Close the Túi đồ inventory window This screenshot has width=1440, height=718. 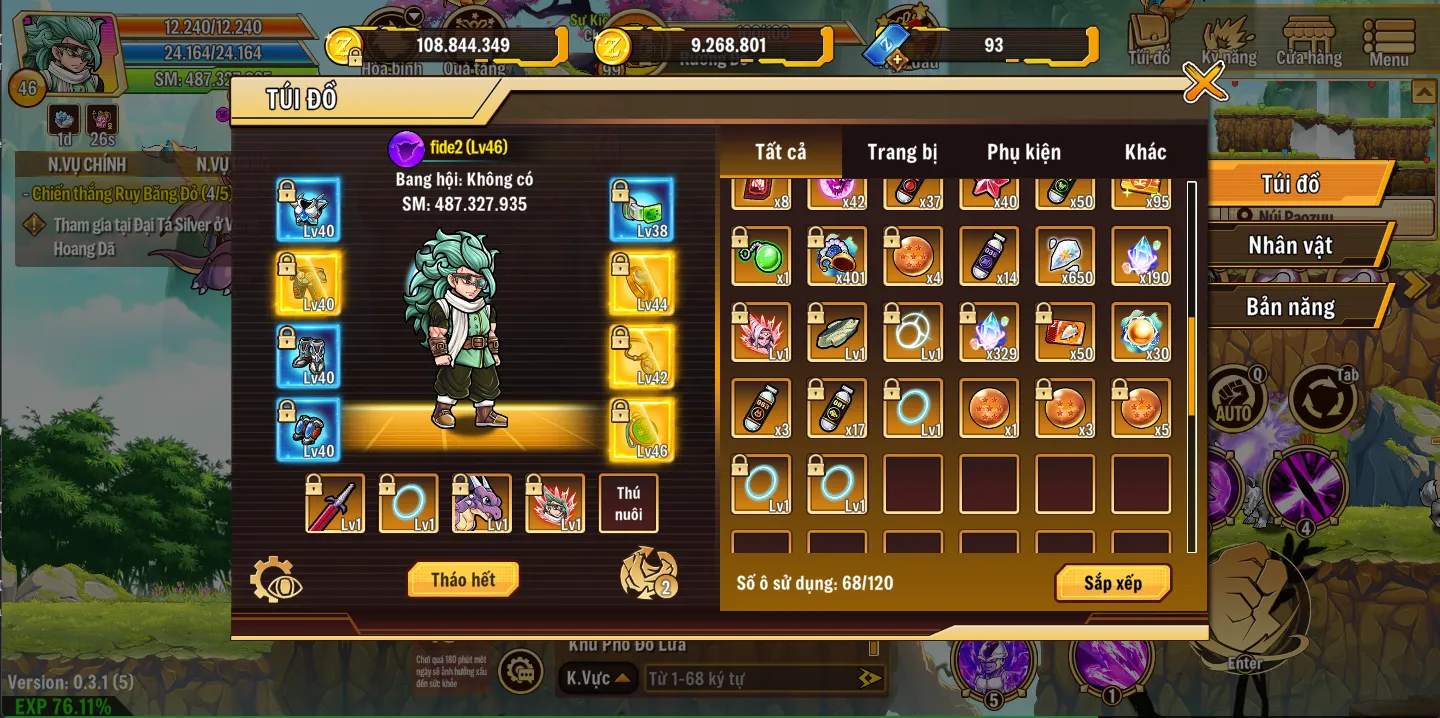(1204, 83)
